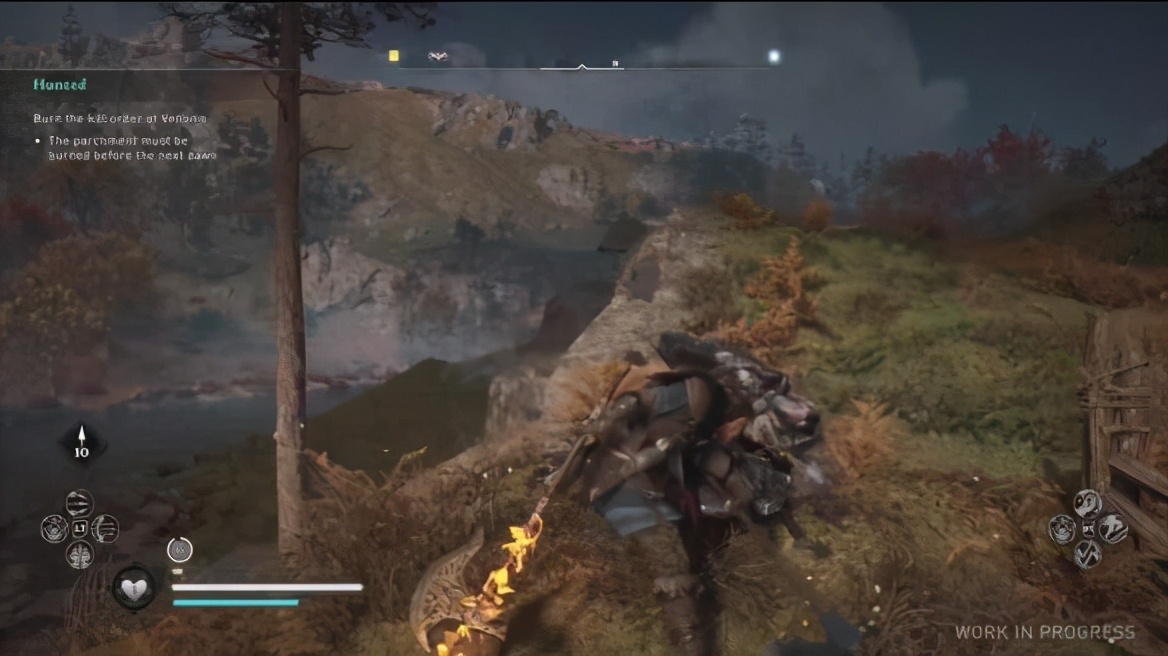Activate the right ability in the right wheel

[x=1113, y=529]
